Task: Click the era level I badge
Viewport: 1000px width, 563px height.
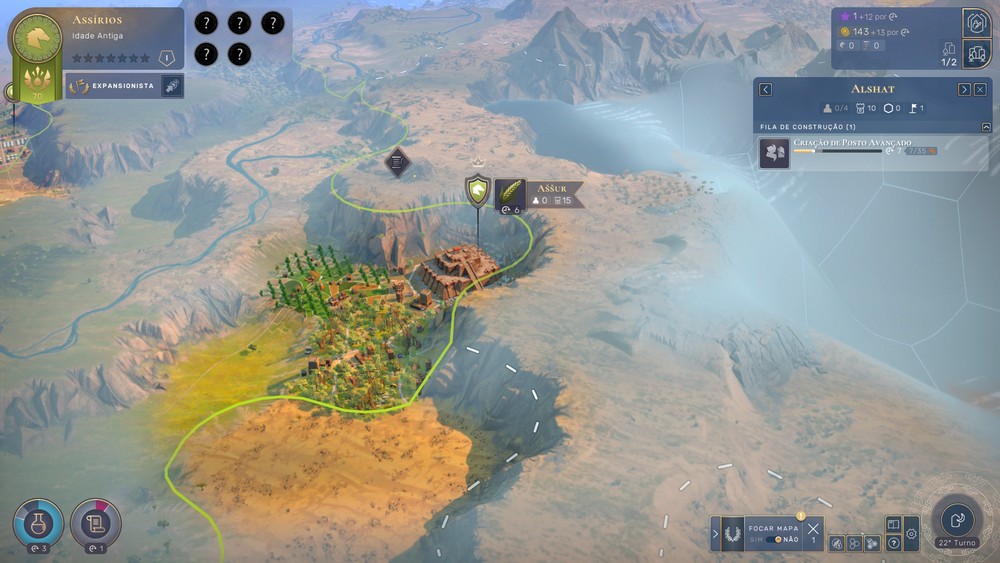Action: click(167, 58)
